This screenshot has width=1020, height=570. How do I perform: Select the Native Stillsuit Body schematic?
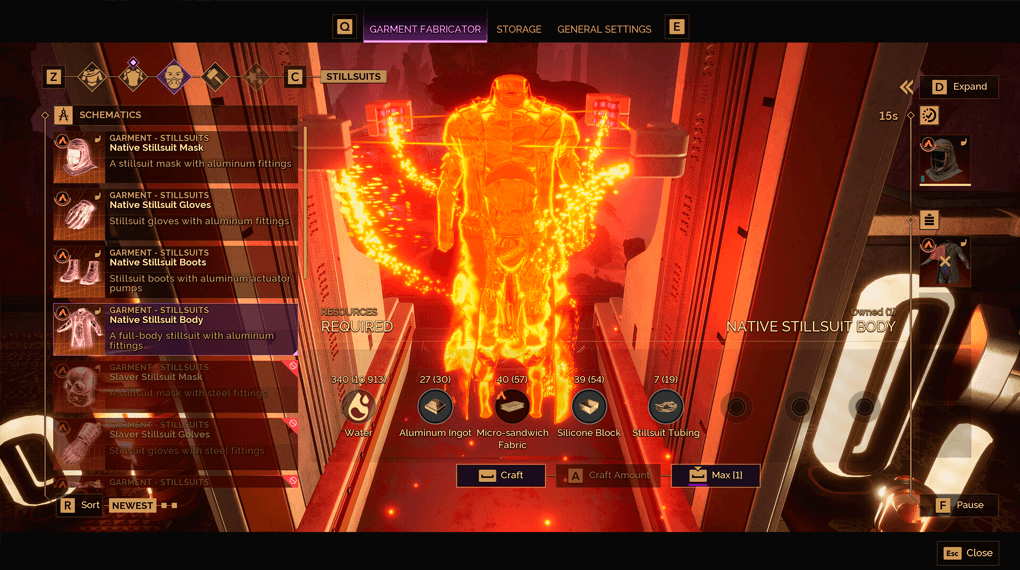click(x=175, y=329)
